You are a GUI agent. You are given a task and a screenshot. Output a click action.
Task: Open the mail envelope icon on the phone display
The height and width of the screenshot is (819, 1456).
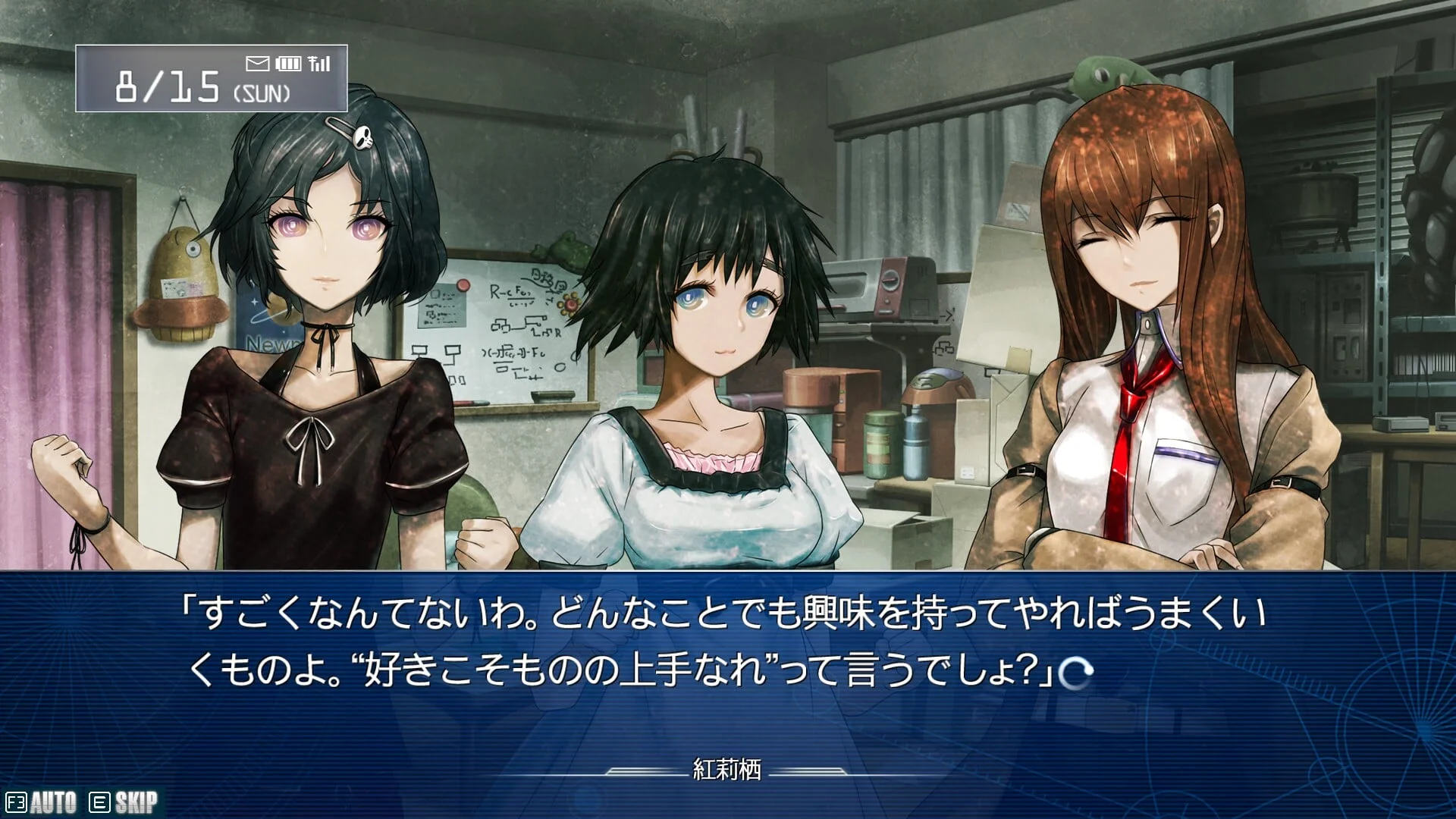pyautogui.click(x=258, y=64)
